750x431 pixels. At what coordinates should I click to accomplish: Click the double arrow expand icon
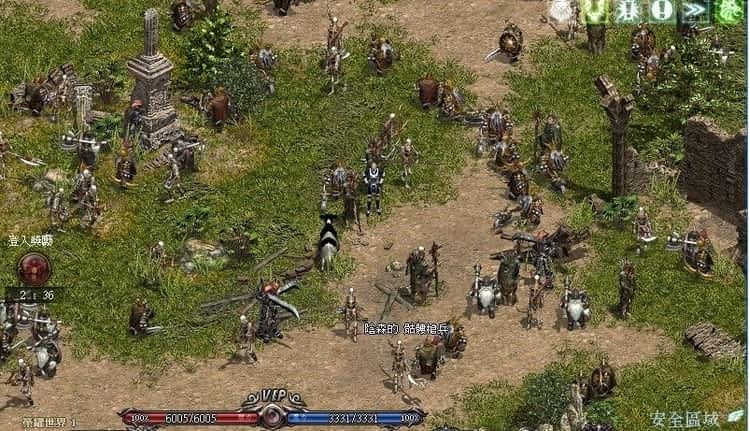pos(693,12)
